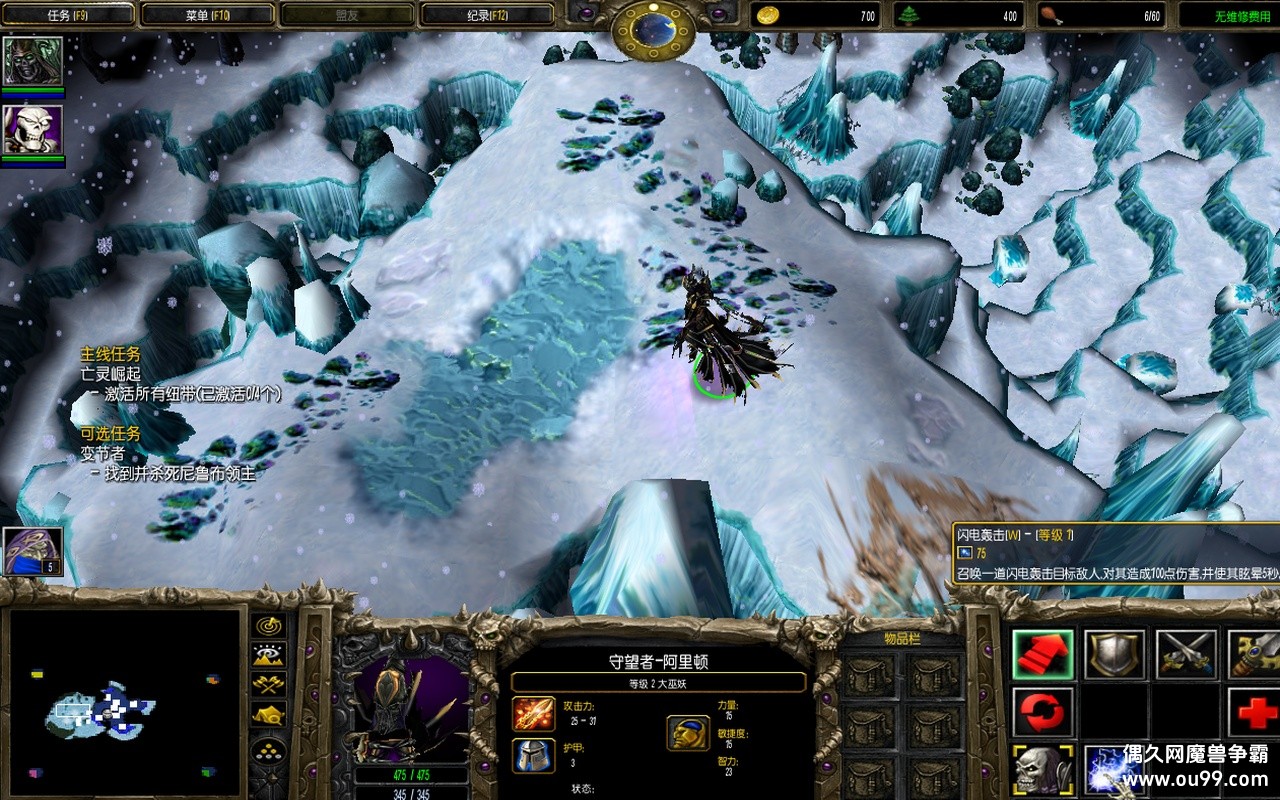
Task: Choose the crossed swords command
Action: (1186, 654)
